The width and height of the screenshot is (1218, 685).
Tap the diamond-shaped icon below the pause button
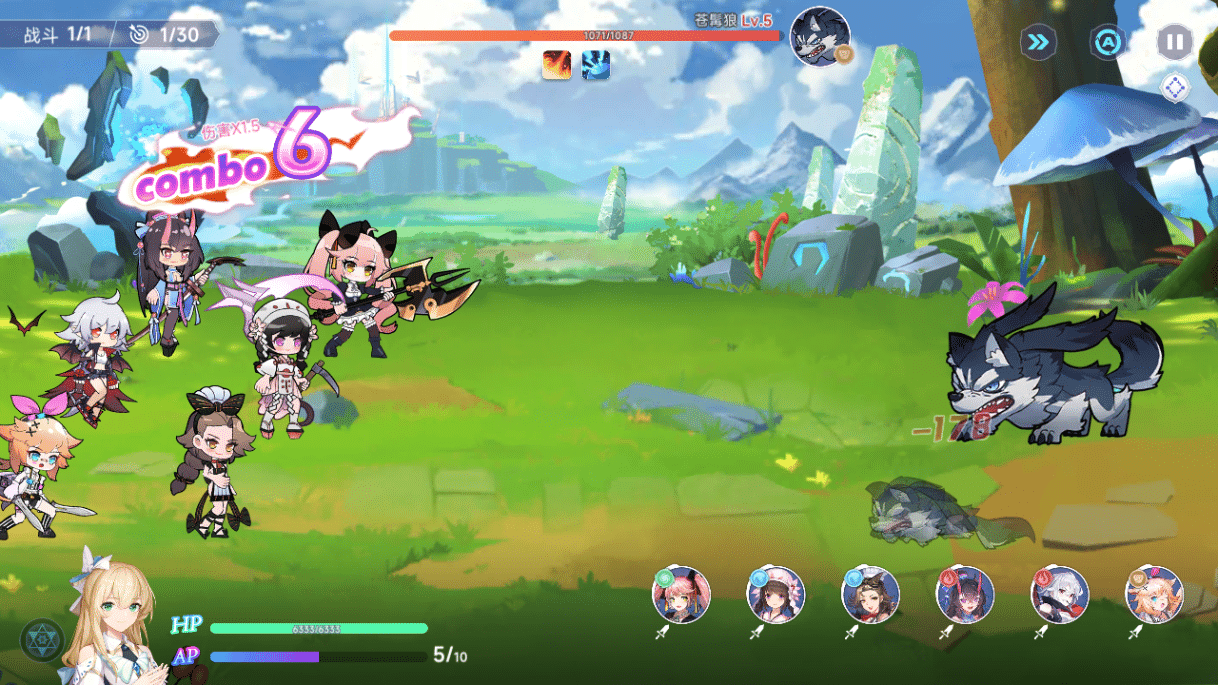click(x=1175, y=88)
